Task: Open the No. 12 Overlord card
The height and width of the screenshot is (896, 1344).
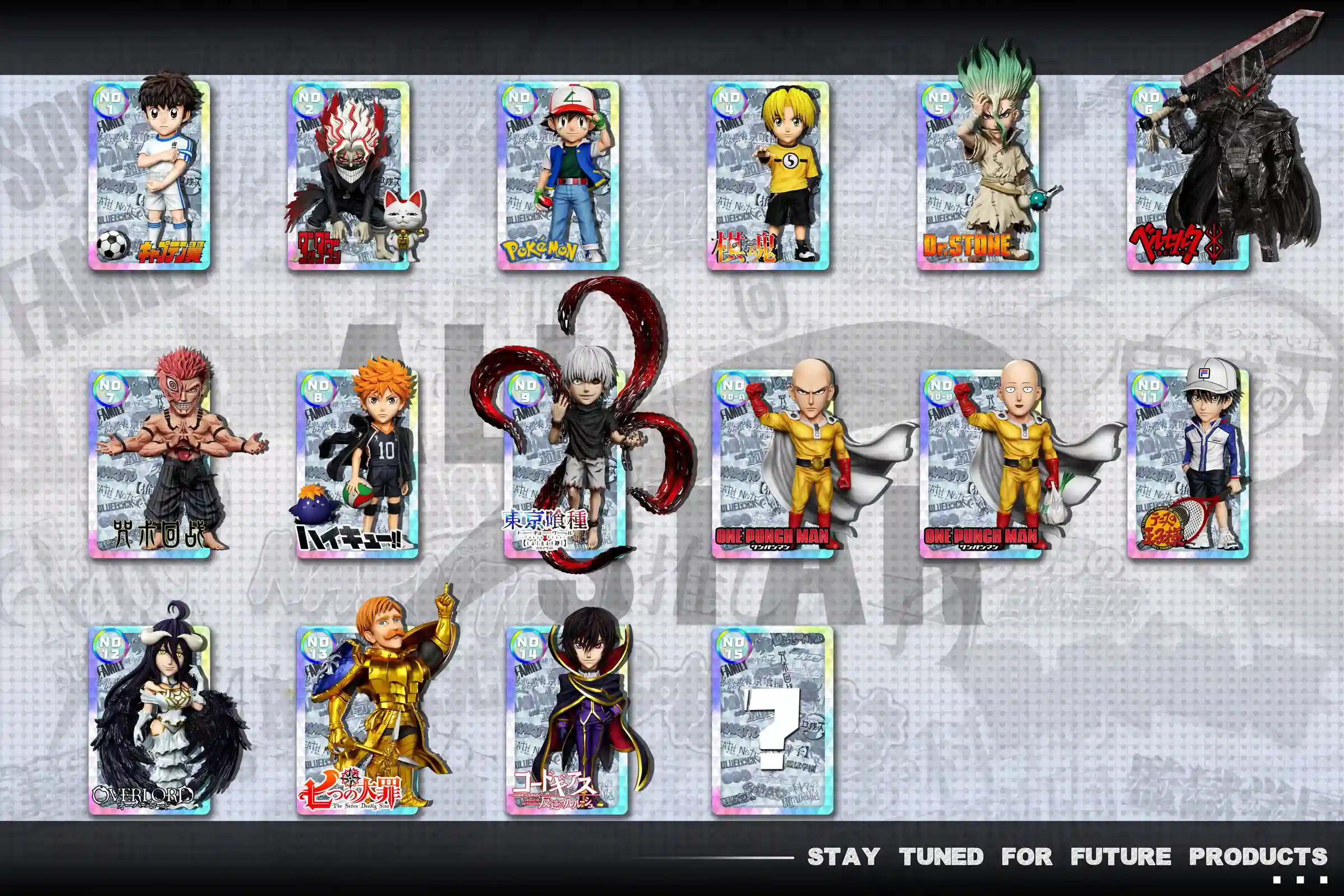Action: click(x=149, y=720)
